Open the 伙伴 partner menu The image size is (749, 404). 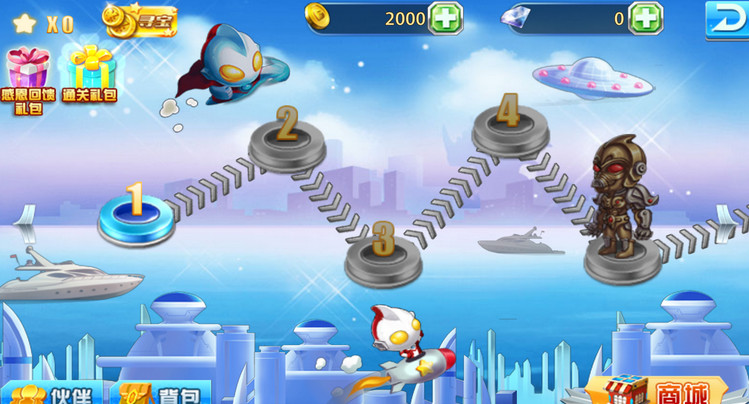click(48, 392)
